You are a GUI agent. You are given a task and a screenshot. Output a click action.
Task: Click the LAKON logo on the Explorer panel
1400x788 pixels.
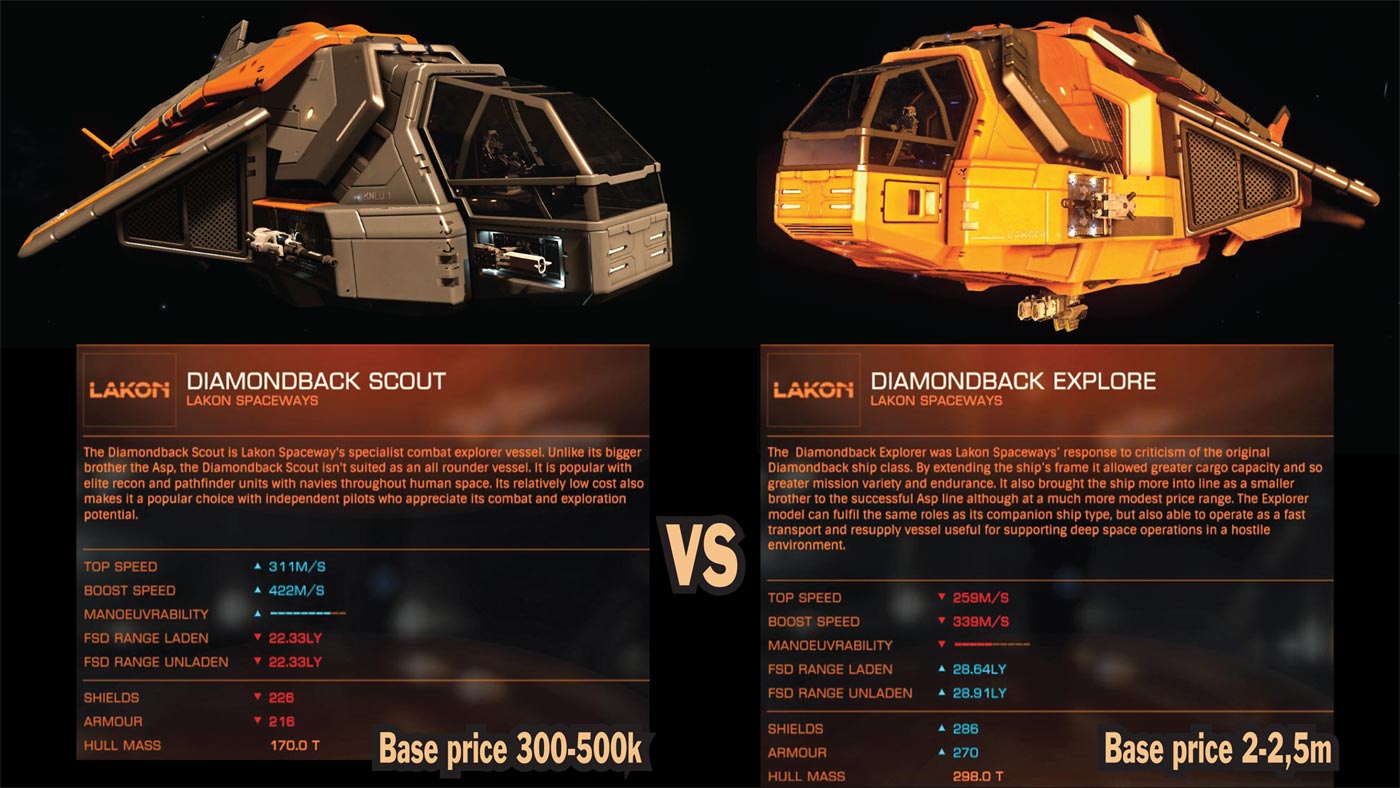(x=812, y=389)
